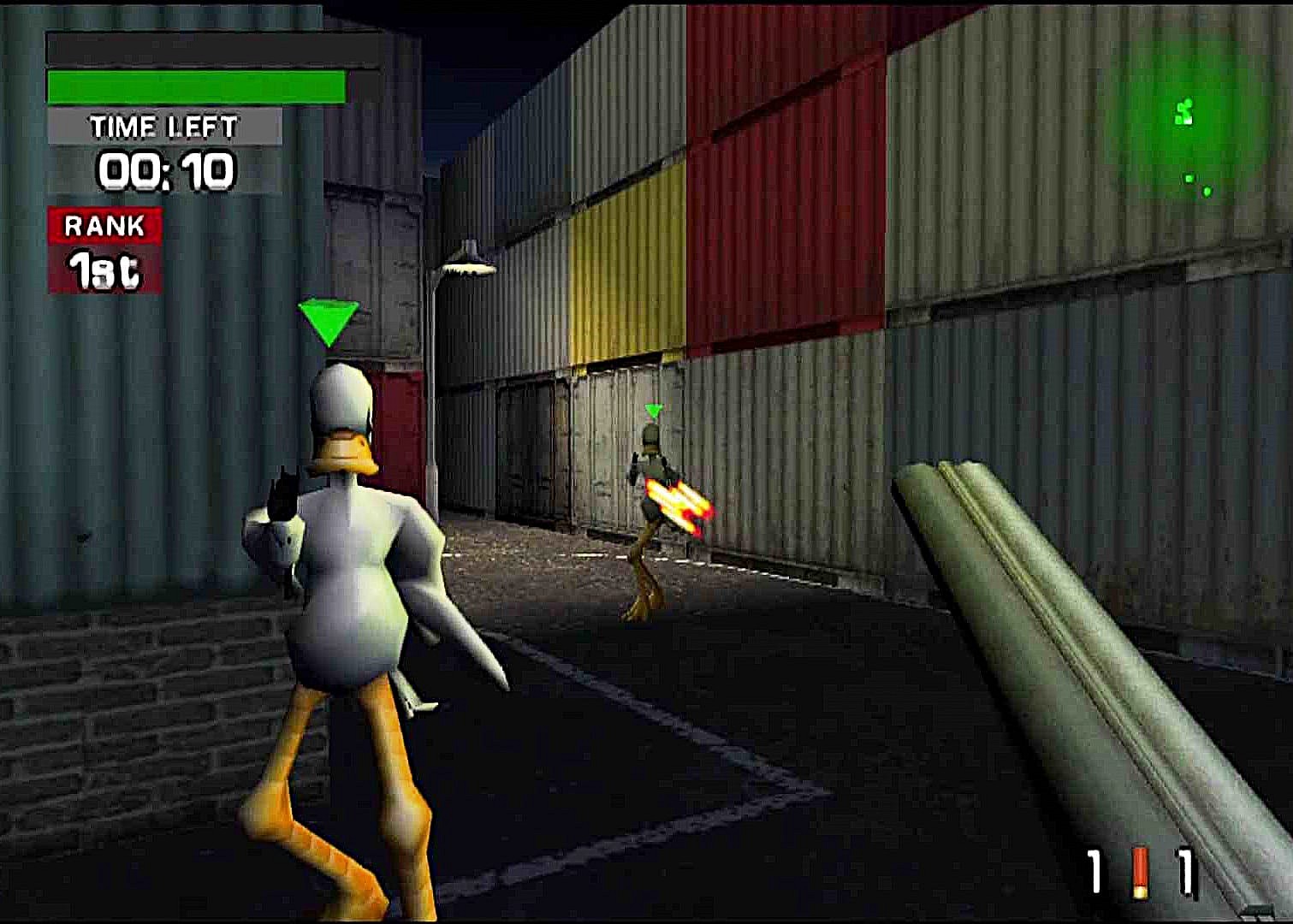
Task: Click the green health bar fill
Action: pos(195,86)
